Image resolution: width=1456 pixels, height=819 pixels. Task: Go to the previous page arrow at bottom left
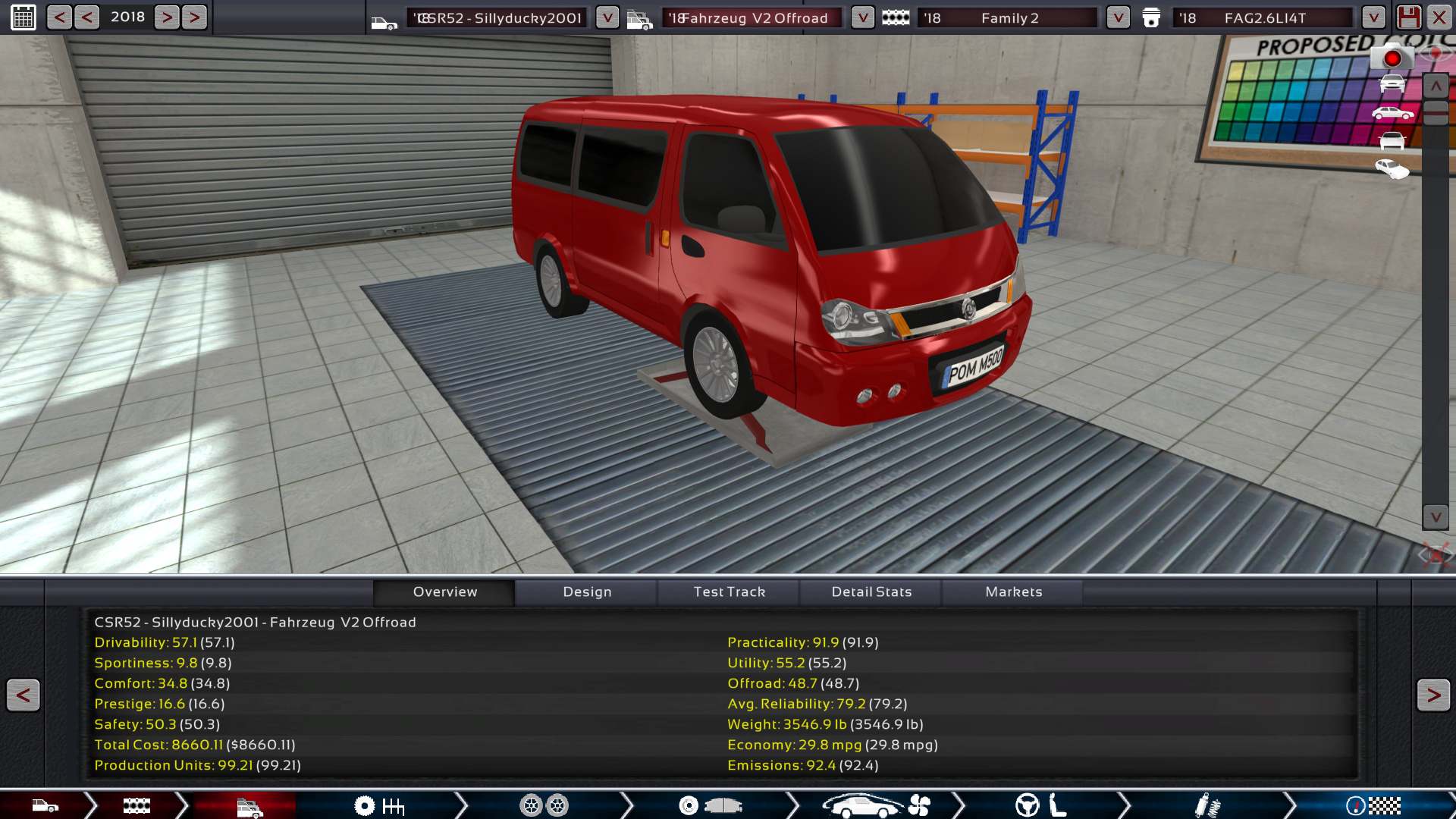pyautogui.click(x=23, y=695)
